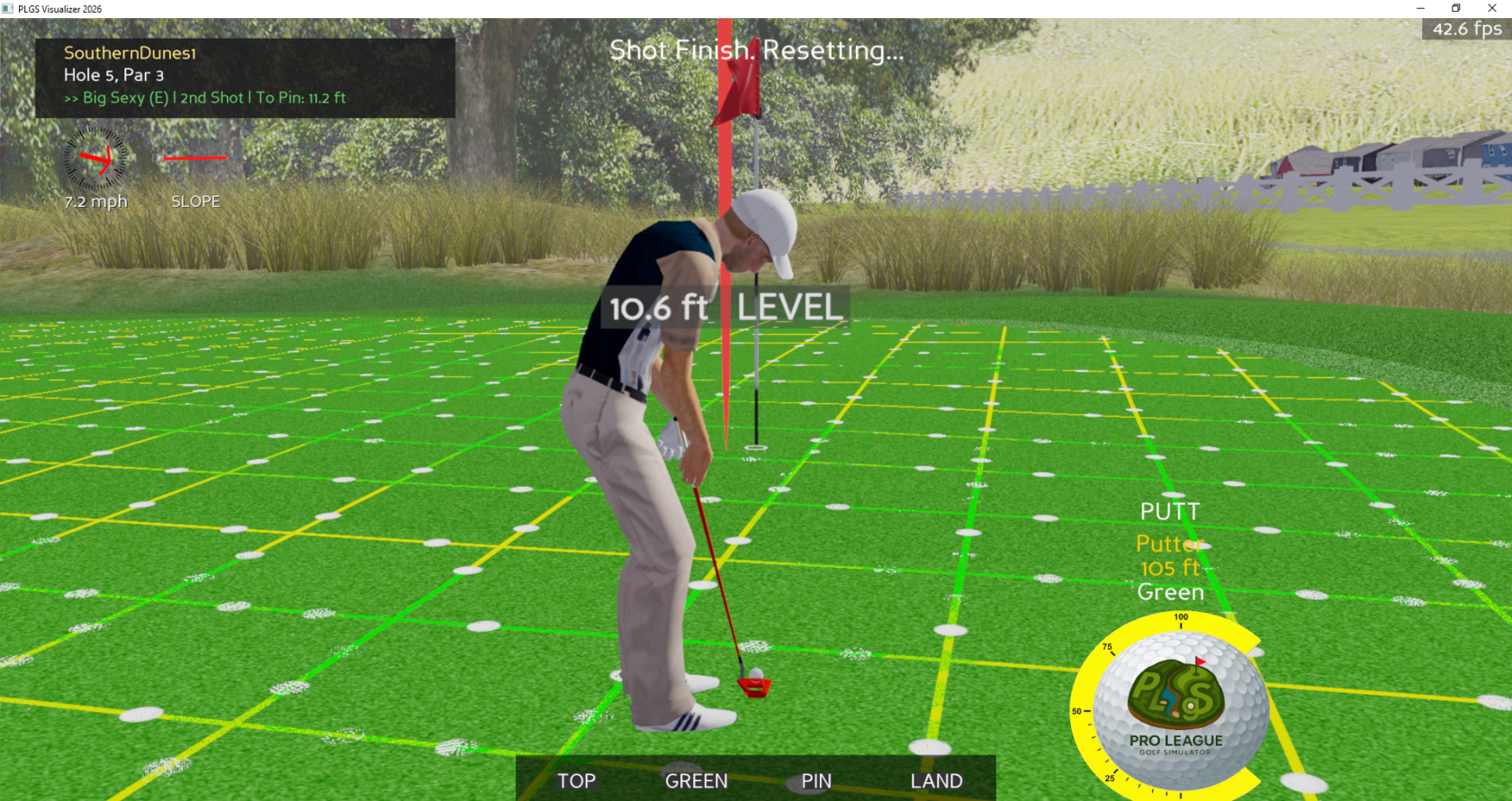Screen dimensions: 1512x801
Task: Switch to the TOP camera view
Action: [x=576, y=780]
